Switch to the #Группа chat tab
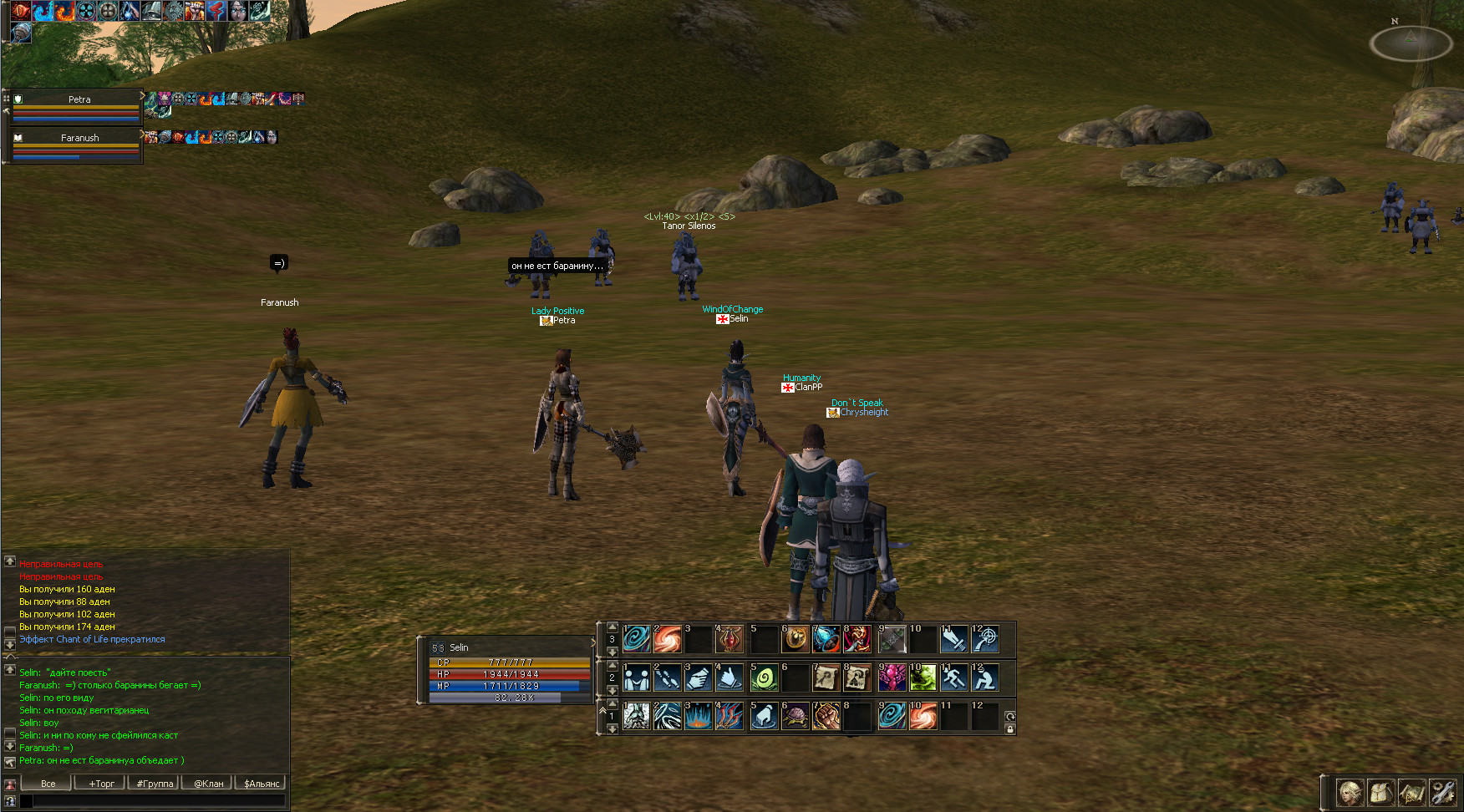1464x812 pixels. pos(155,784)
